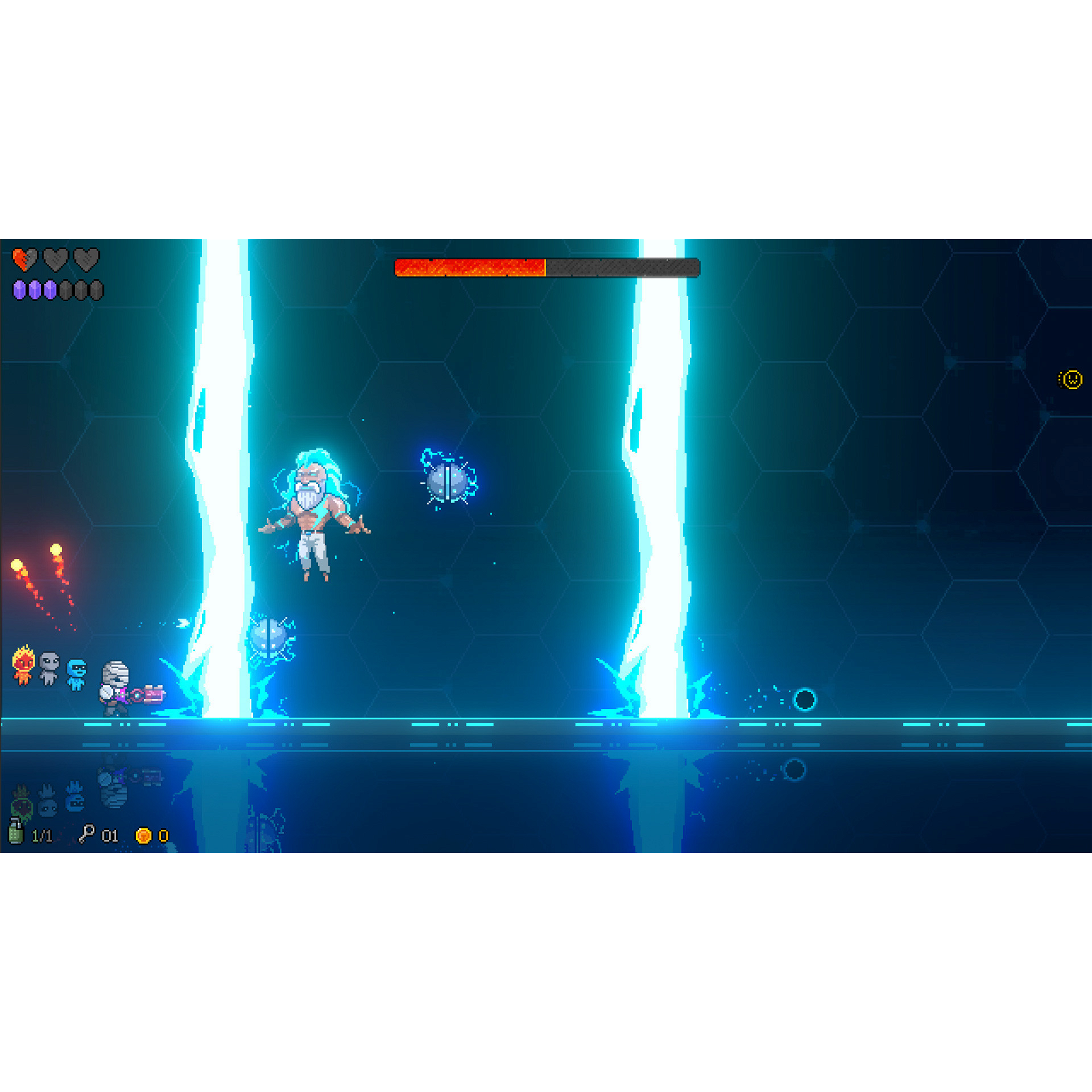Select the boss character Zeus floating midair
This screenshot has height=1092, width=1092.
tap(314, 512)
